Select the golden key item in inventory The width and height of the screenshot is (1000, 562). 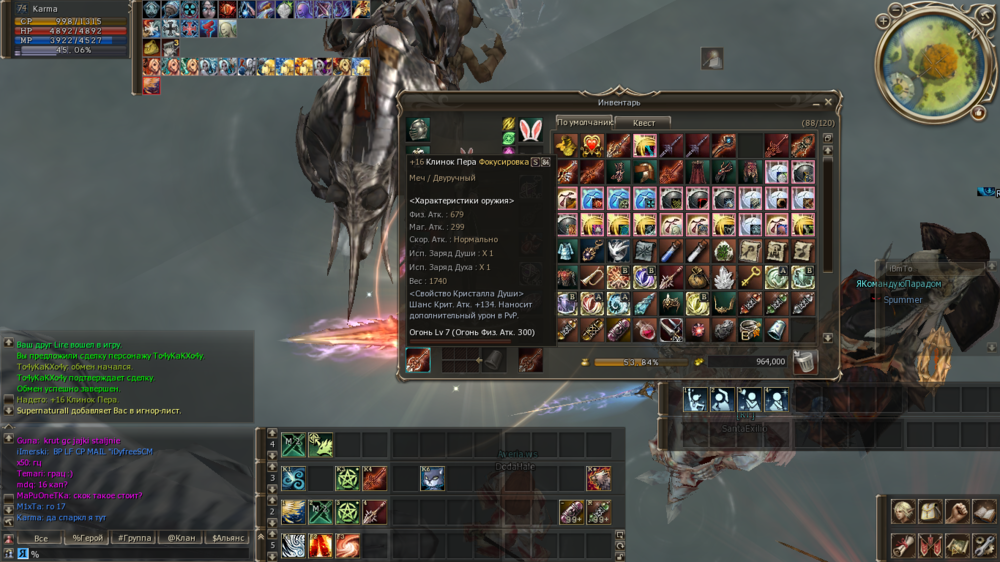[752, 277]
